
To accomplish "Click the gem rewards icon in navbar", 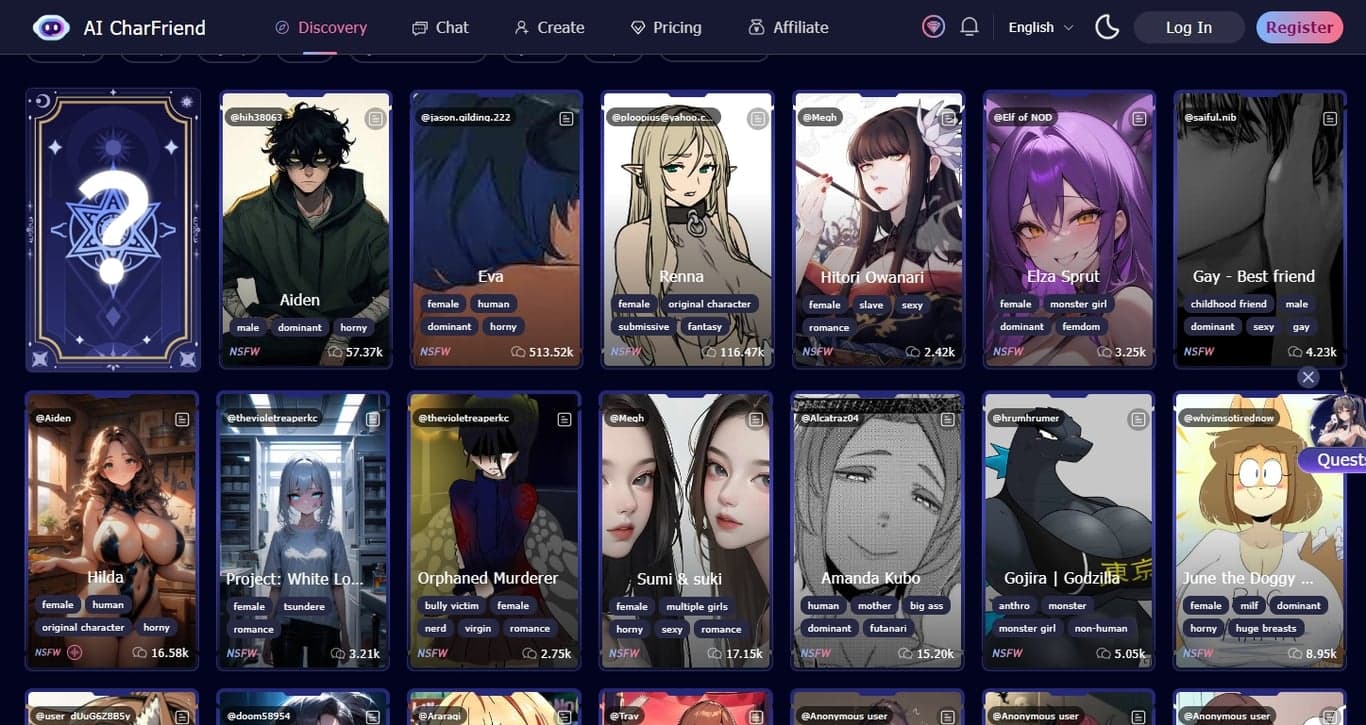I will pyautogui.click(x=932, y=27).
